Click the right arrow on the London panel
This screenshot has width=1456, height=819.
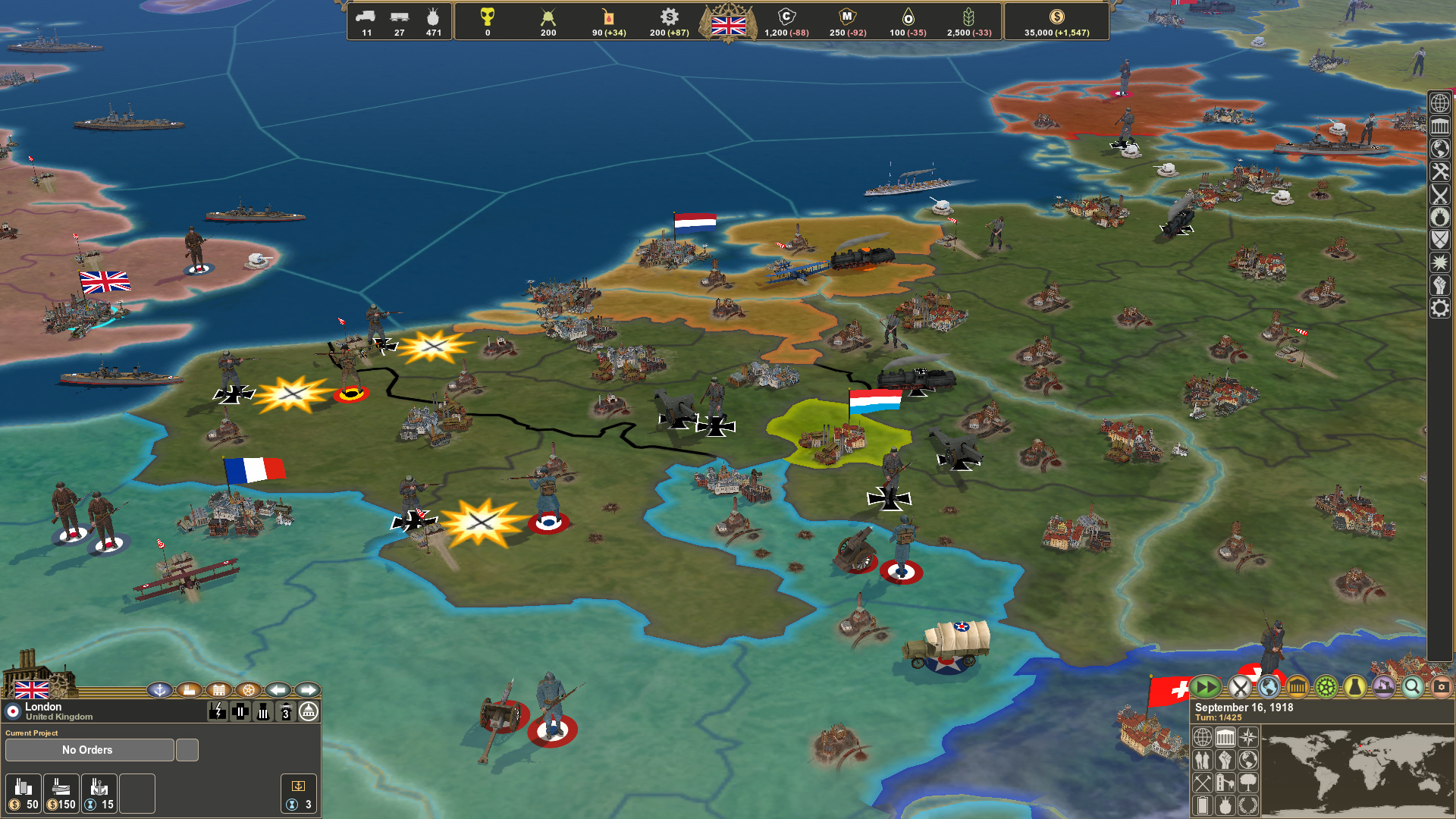pyautogui.click(x=306, y=690)
